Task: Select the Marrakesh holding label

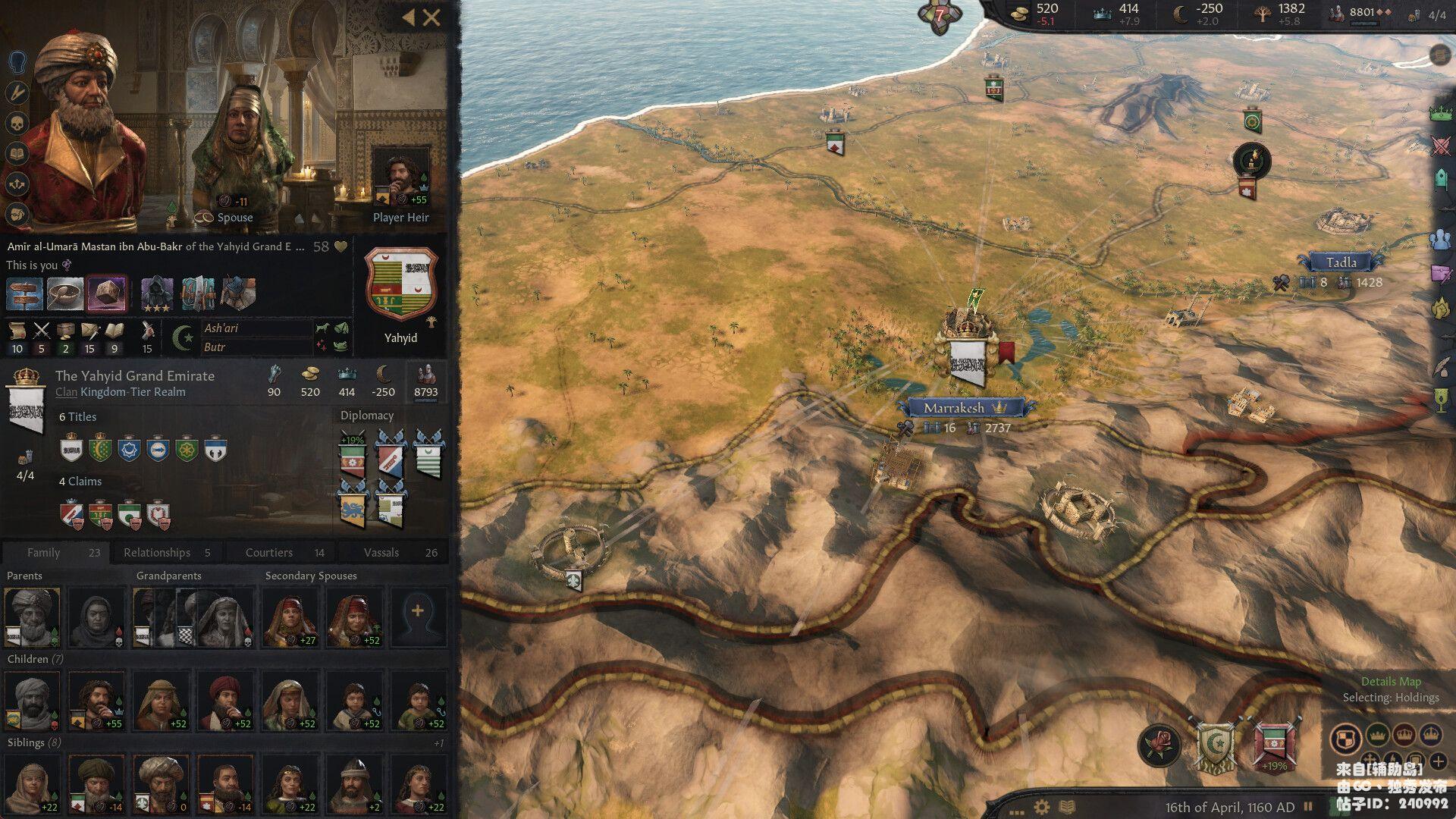Action: point(954,408)
